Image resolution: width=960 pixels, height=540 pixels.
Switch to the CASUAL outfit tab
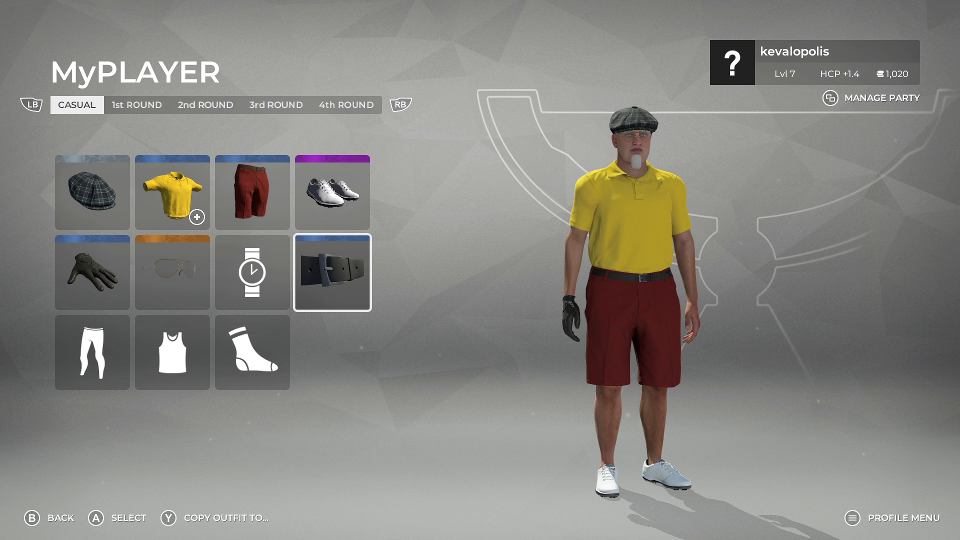click(77, 105)
